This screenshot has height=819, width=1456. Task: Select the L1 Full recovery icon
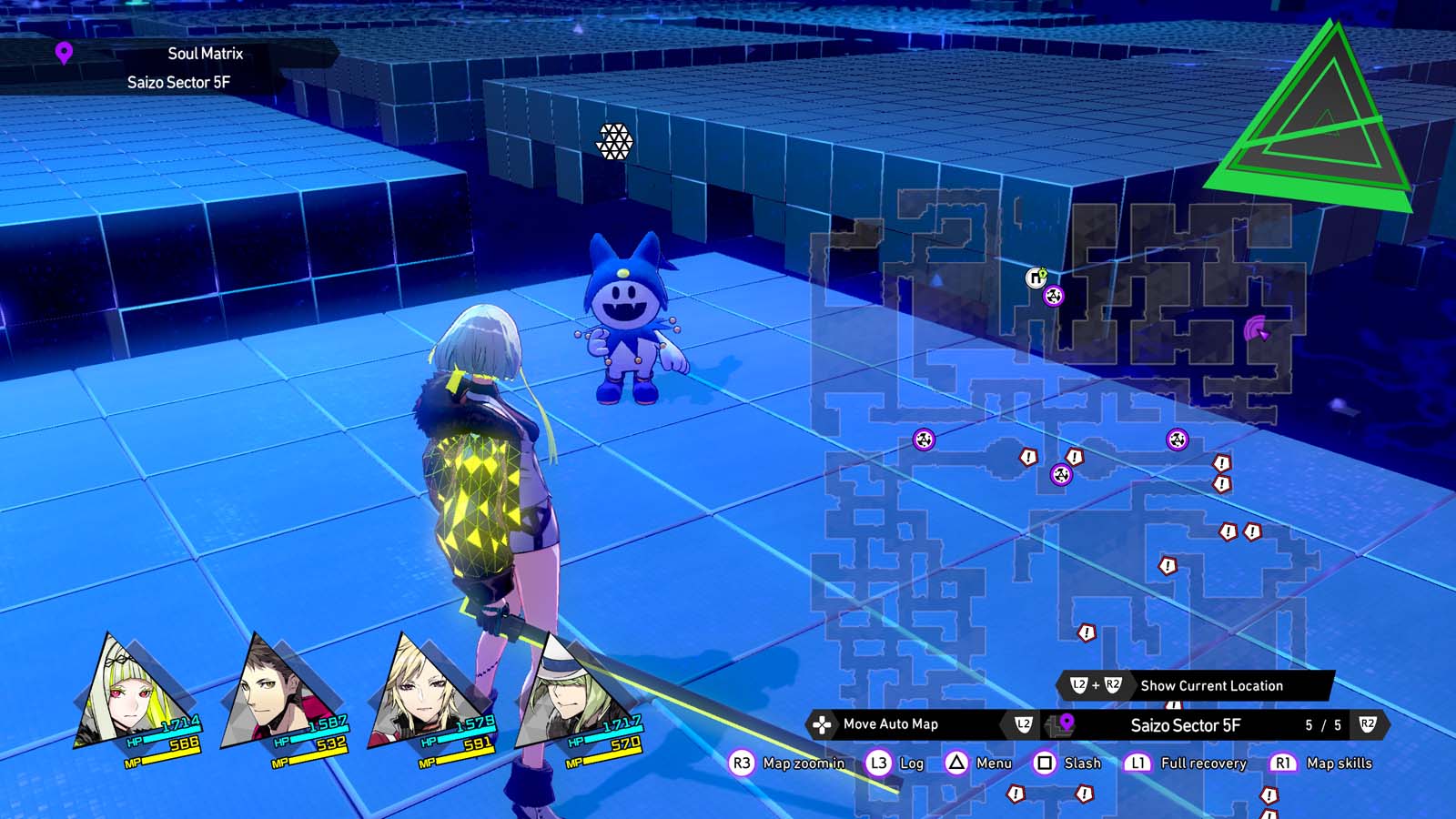pos(1137,763)
